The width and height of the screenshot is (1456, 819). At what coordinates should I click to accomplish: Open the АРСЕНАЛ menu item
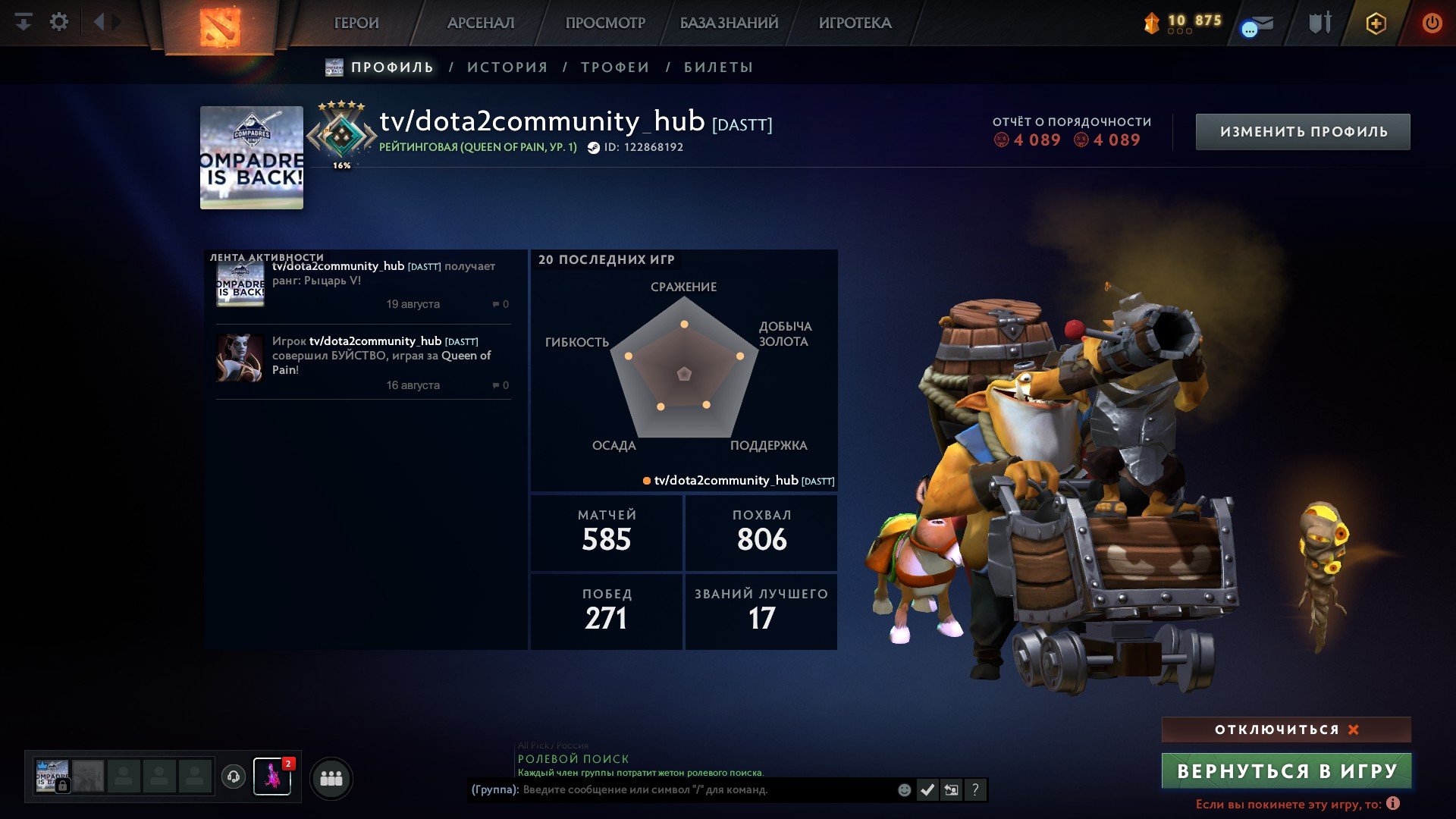[481, 23]
